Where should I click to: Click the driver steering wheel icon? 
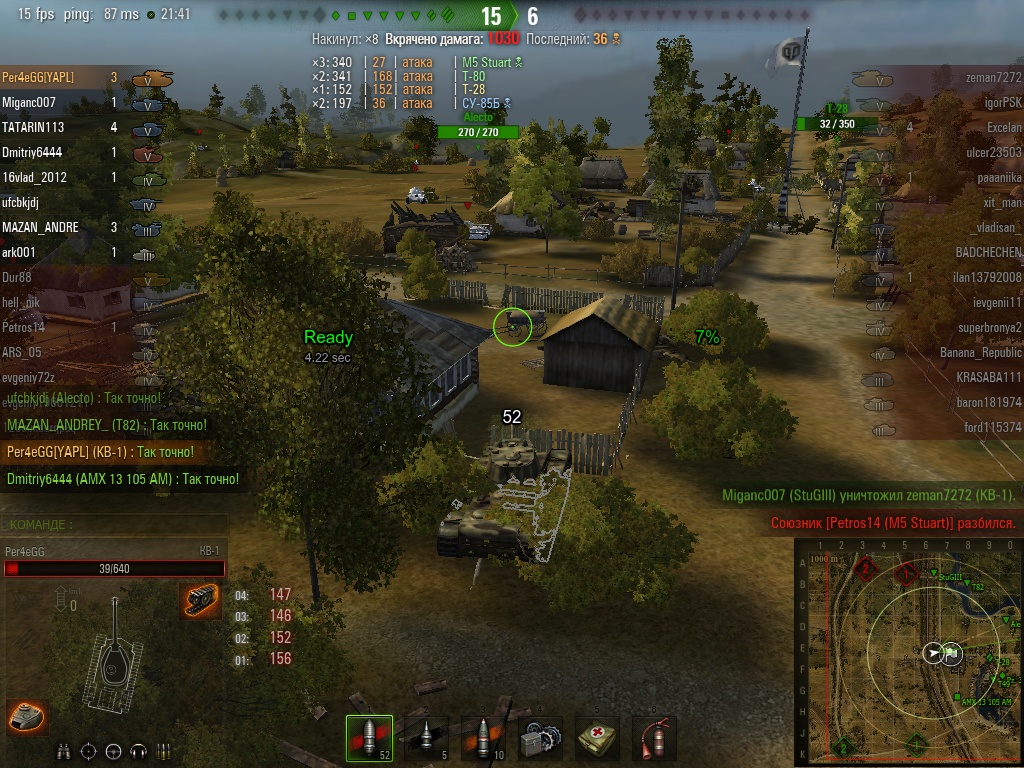point(113,751)
